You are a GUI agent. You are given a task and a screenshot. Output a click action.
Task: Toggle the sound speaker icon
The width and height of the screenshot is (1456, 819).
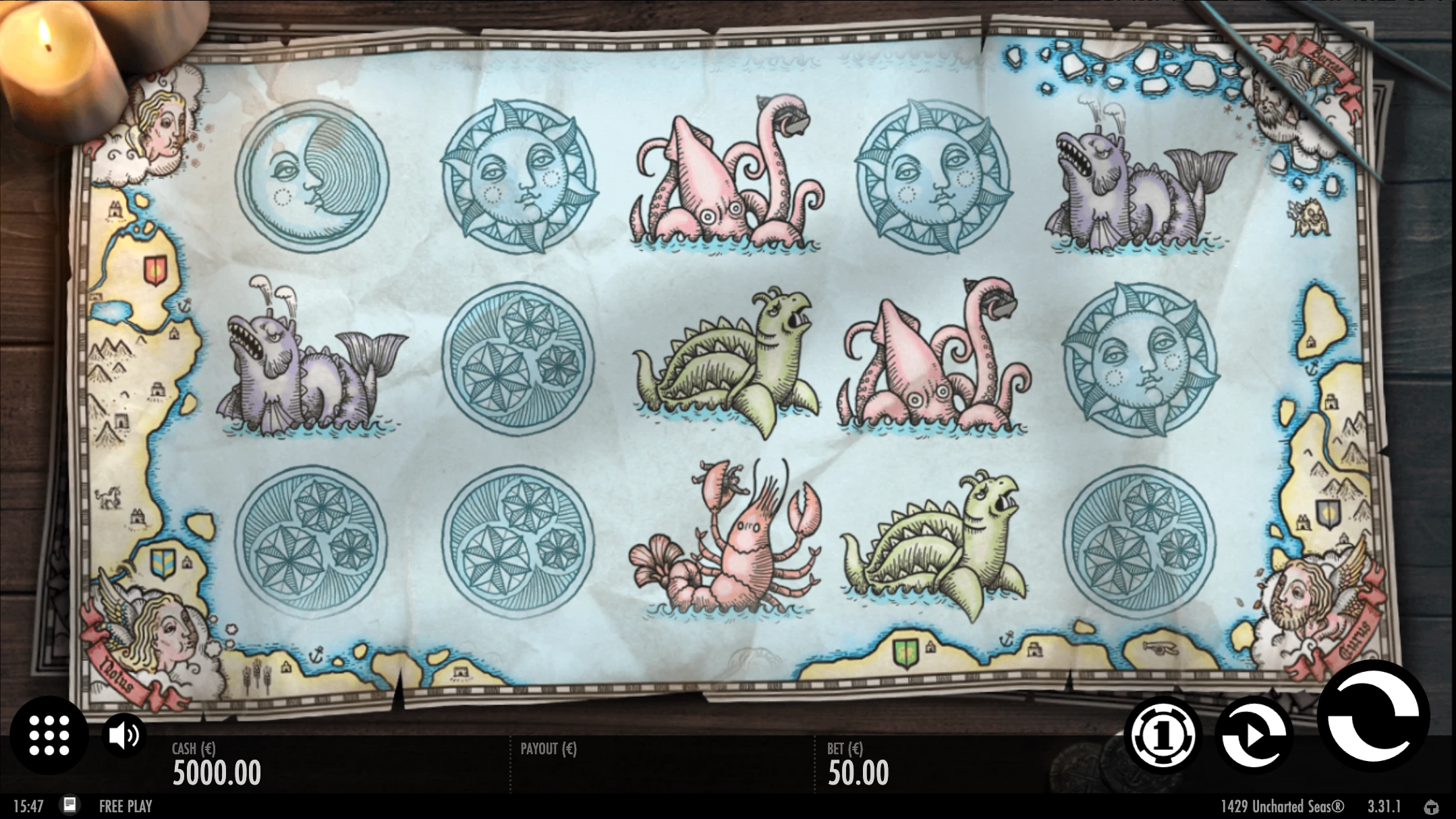pos(124,735)
